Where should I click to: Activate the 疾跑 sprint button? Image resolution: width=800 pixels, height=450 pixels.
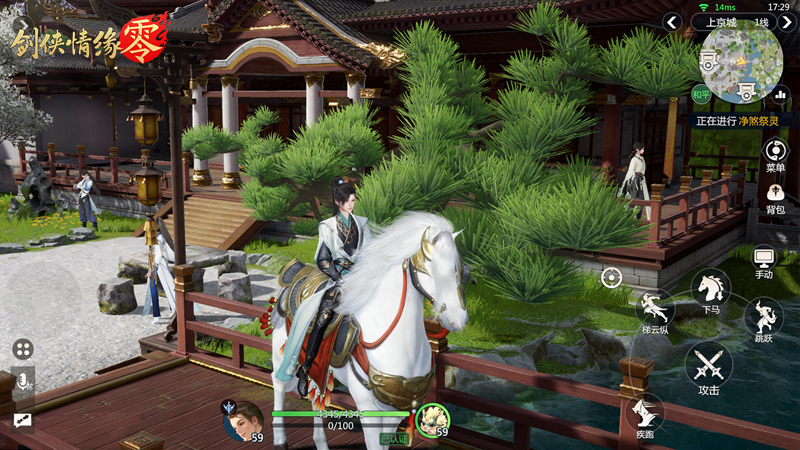click(x=645, y=415)
